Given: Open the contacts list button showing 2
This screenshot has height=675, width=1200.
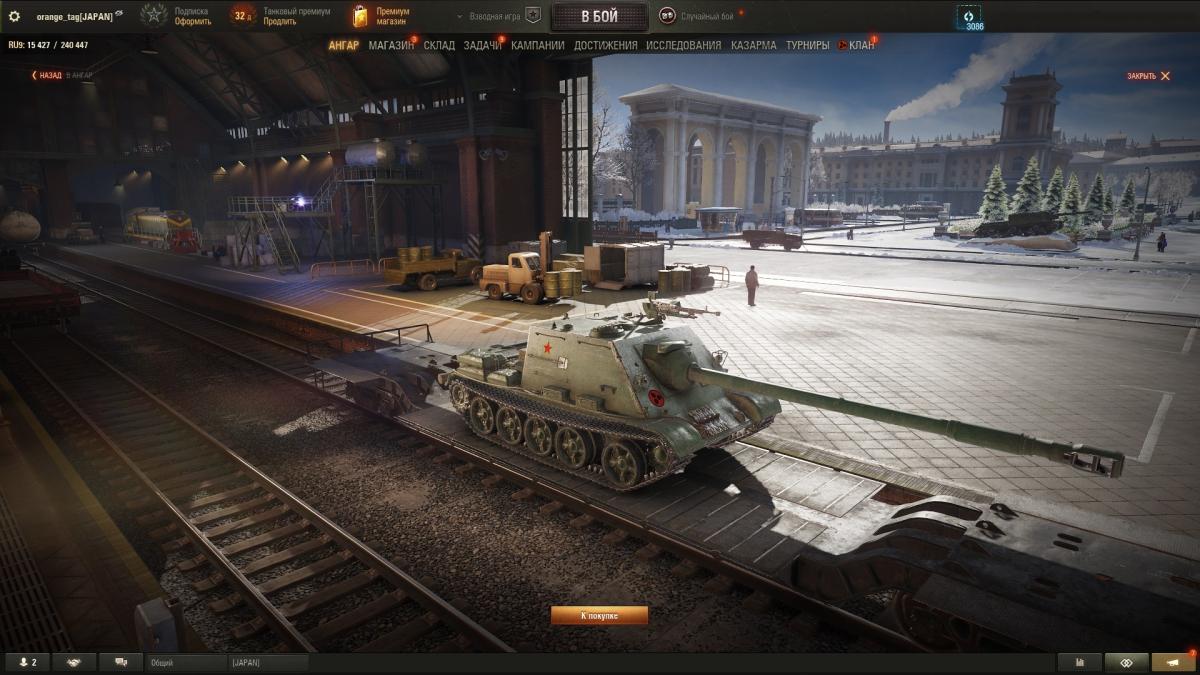Looking at the screenshot, I should point(27,662).
